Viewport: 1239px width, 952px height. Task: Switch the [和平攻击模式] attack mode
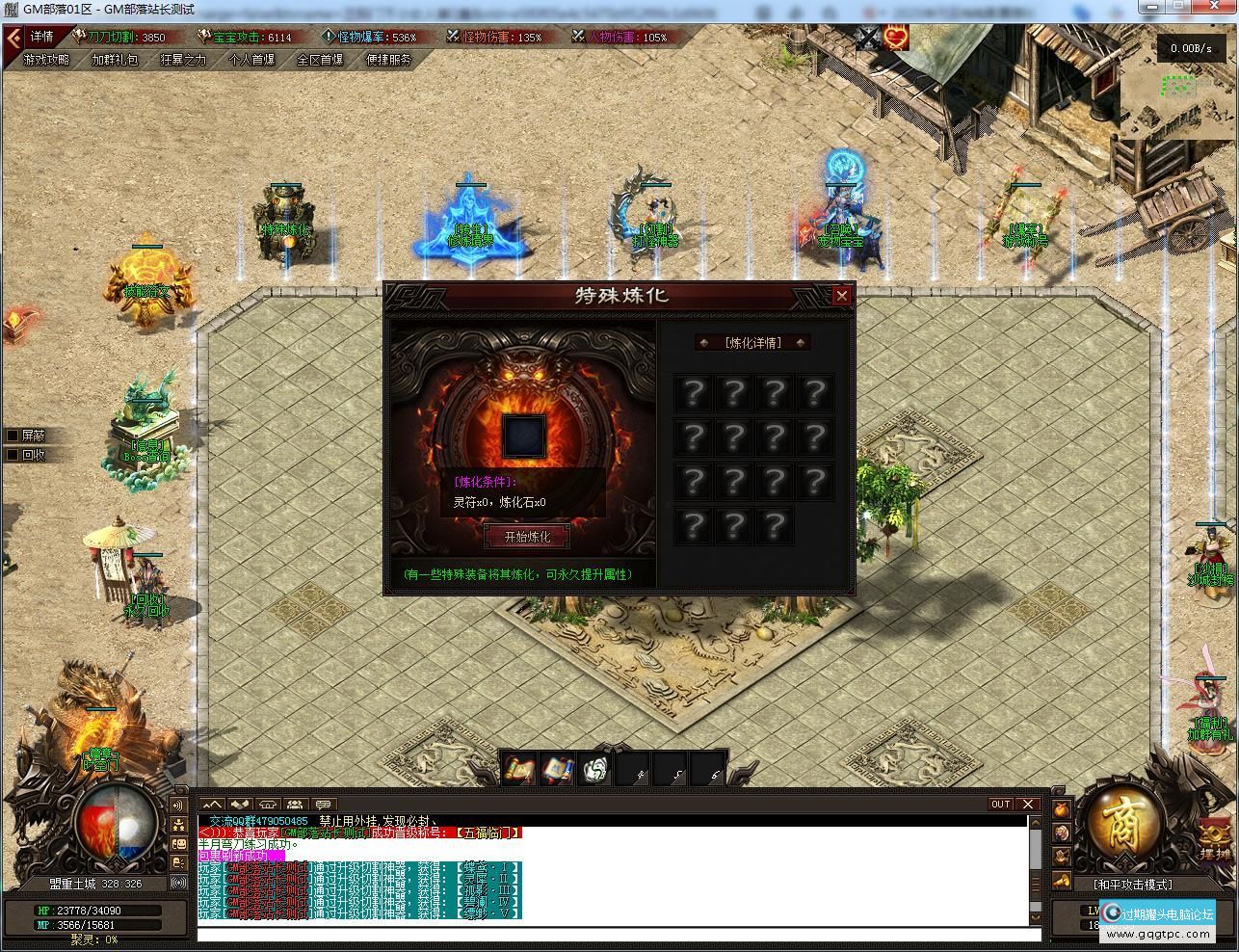[x=1132, y=884]
